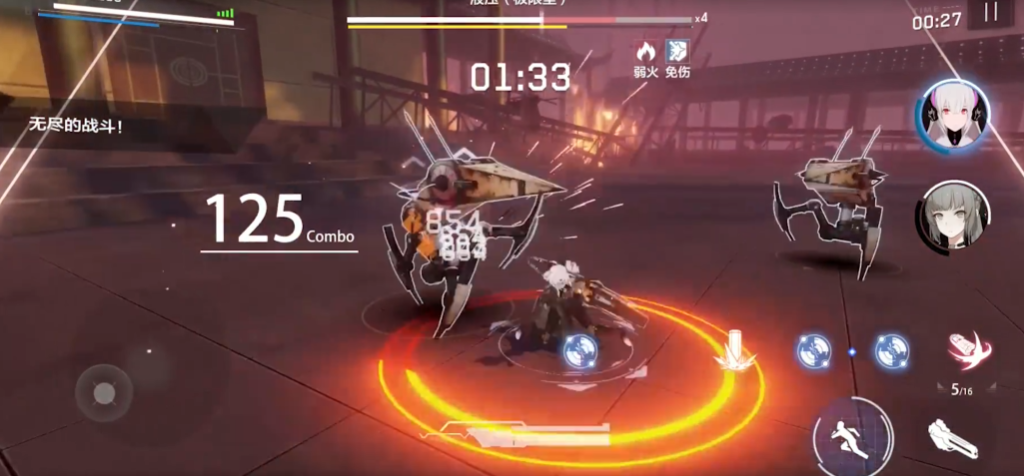Tap the virtual movement joystick
Viewport: 1024px width, 476px height.
[x=104, y=392]
